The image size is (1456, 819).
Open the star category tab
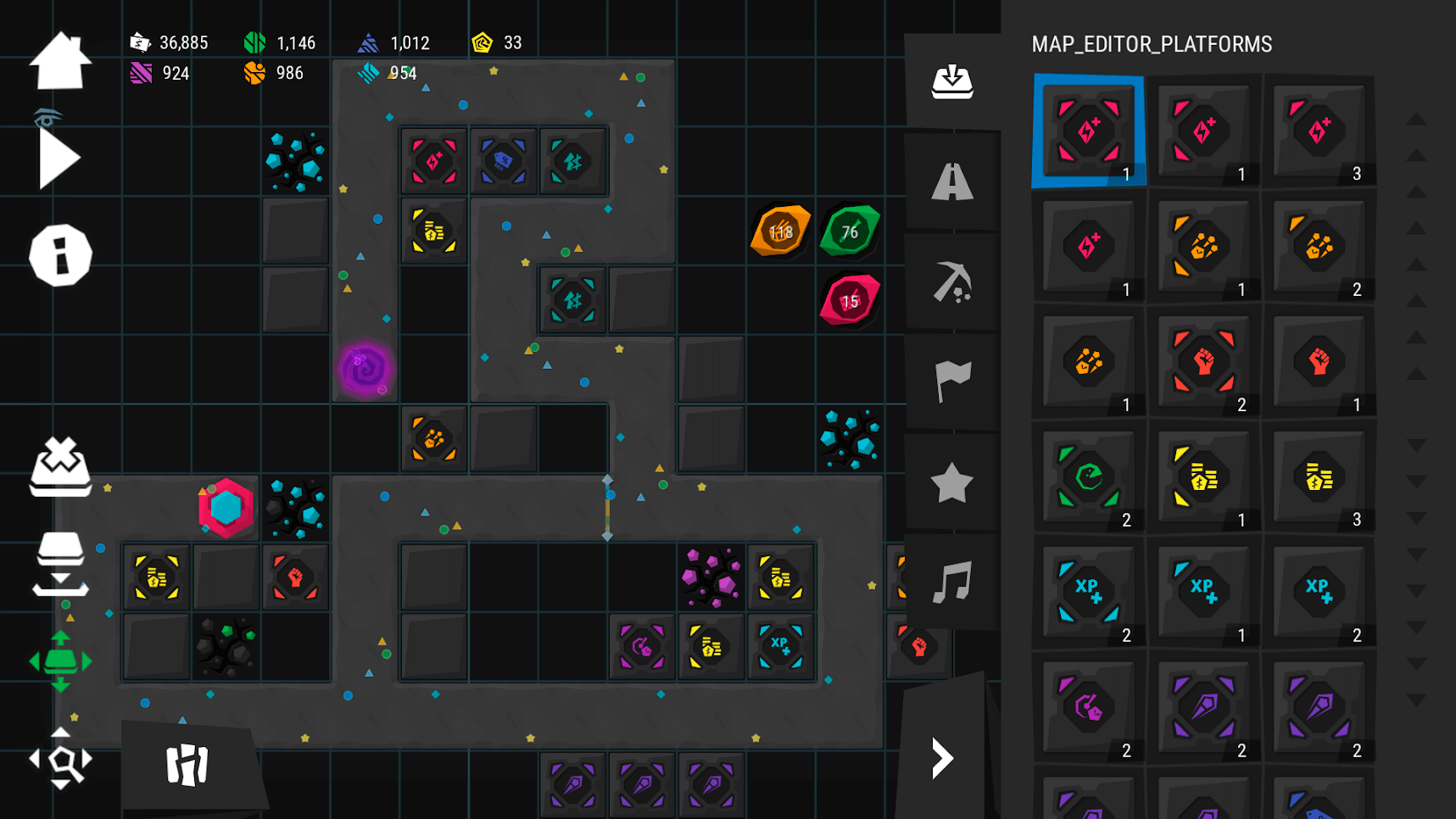point(951,482)
